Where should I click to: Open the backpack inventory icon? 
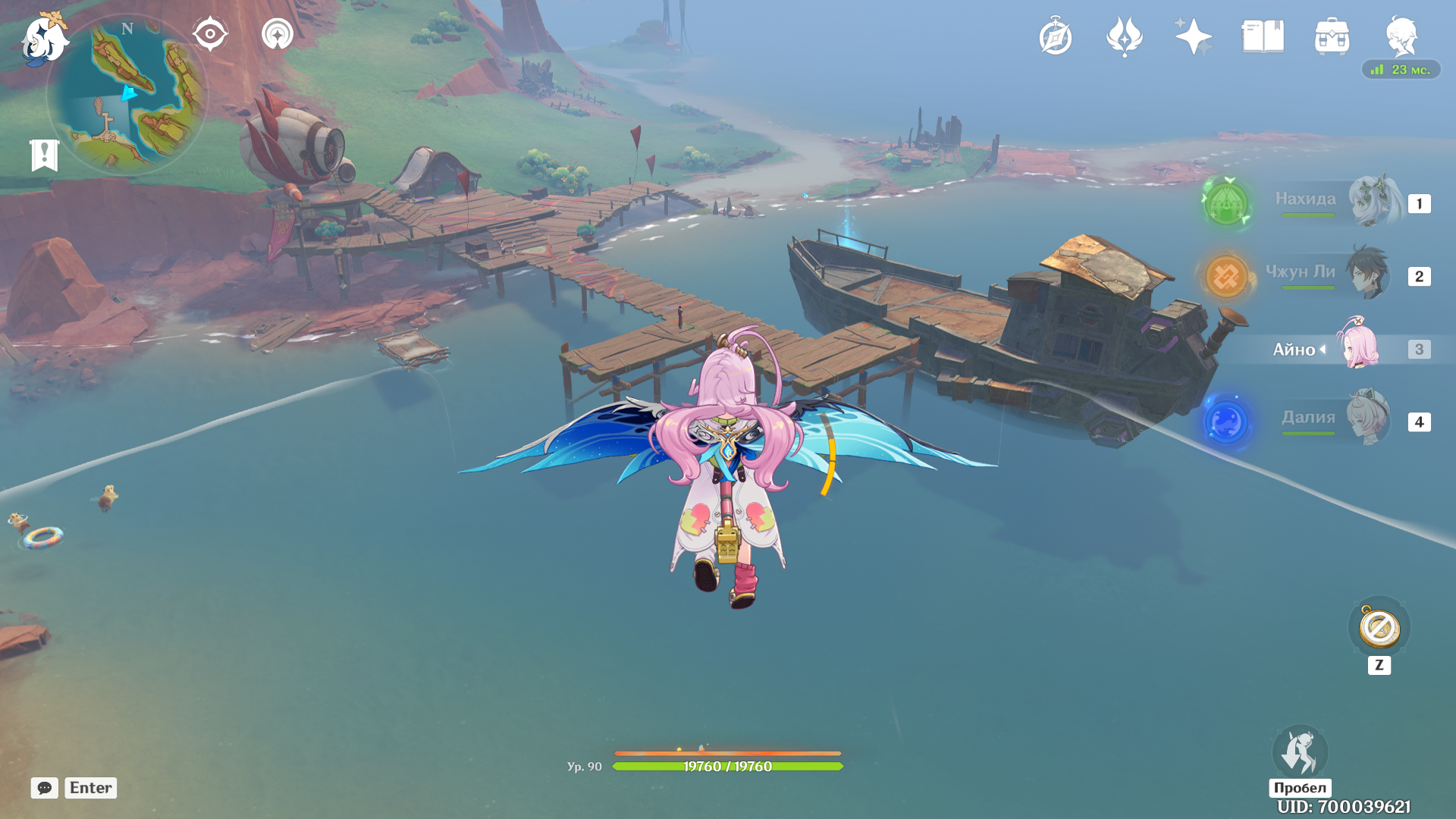point(1332,37)
